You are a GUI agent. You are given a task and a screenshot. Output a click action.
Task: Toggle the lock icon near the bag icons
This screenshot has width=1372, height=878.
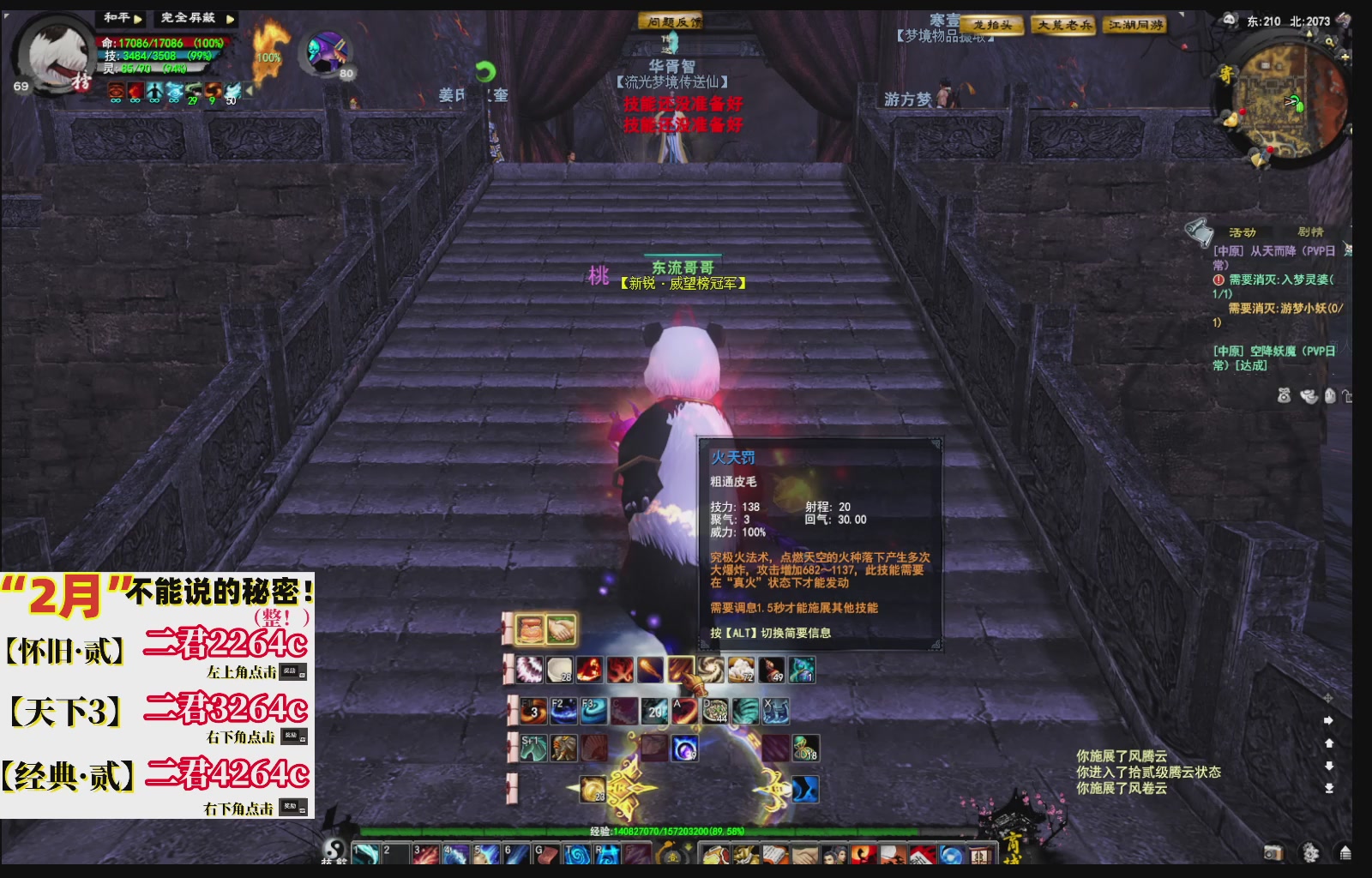[1349, 396]
